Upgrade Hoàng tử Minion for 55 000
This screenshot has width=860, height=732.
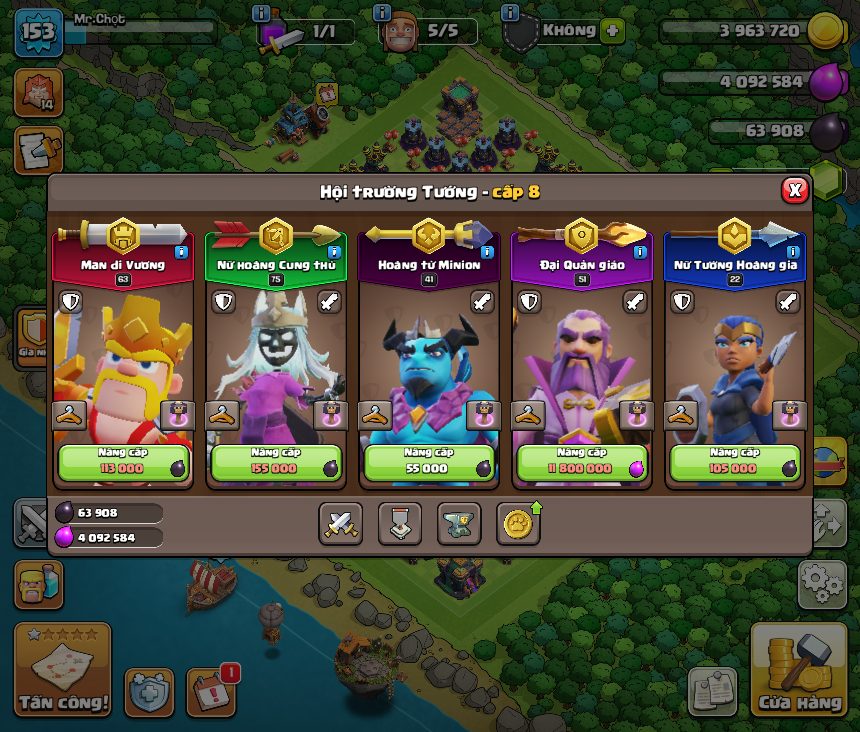[x=428, y=462]
